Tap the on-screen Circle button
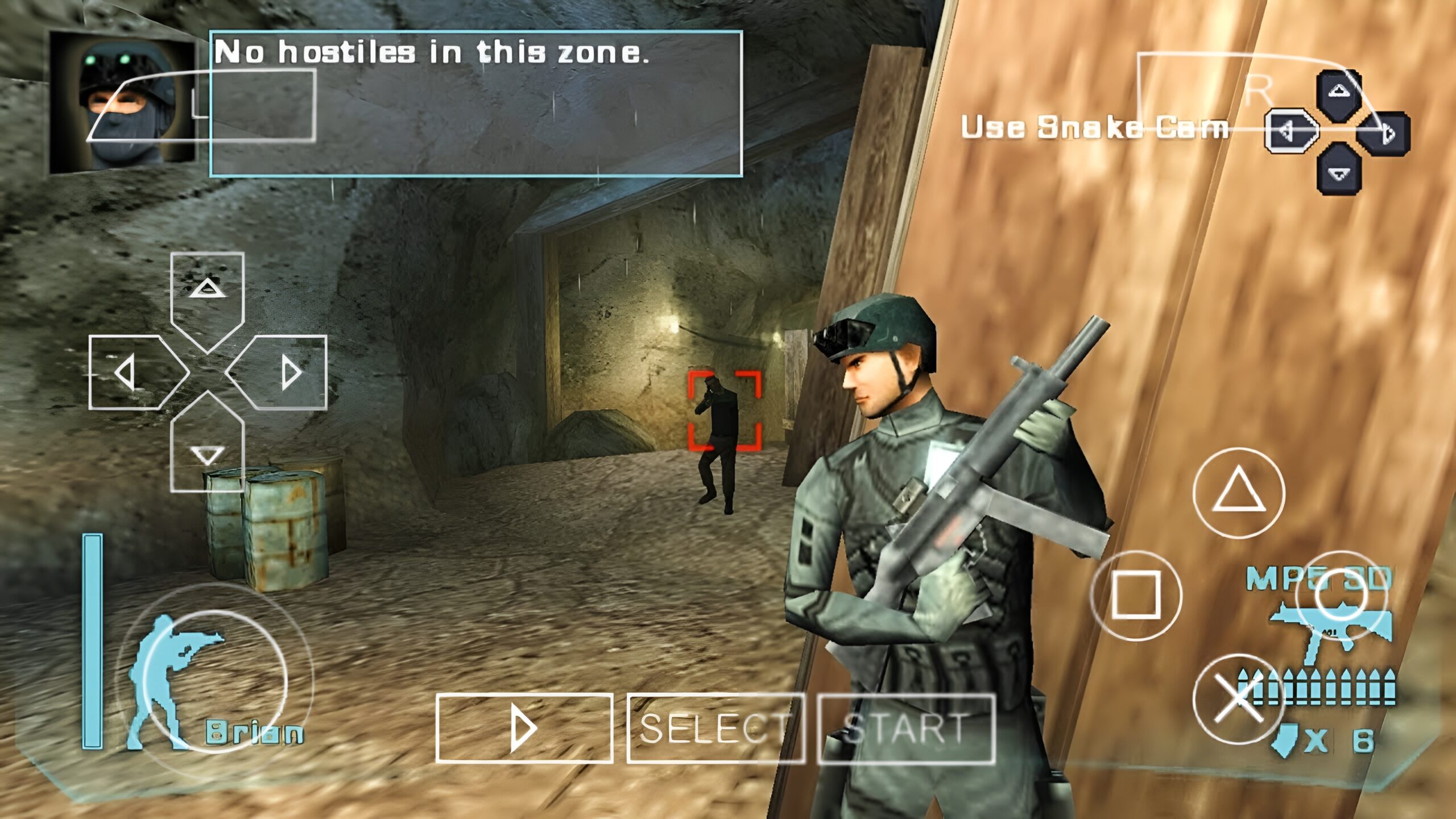The height and width of the screenshot is (819, 1456). 1341,595
